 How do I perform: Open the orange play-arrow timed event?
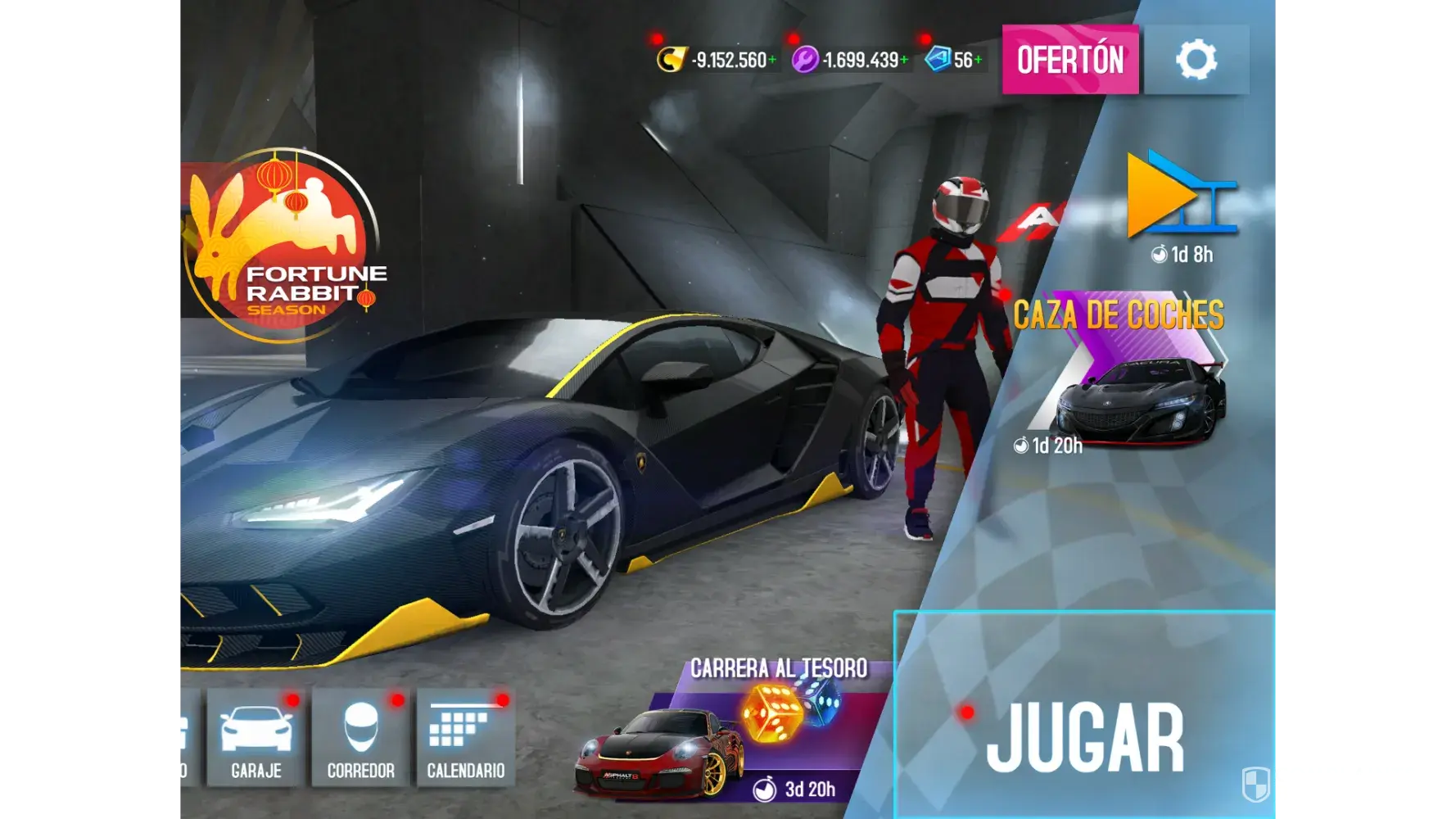pos(1179,201)
